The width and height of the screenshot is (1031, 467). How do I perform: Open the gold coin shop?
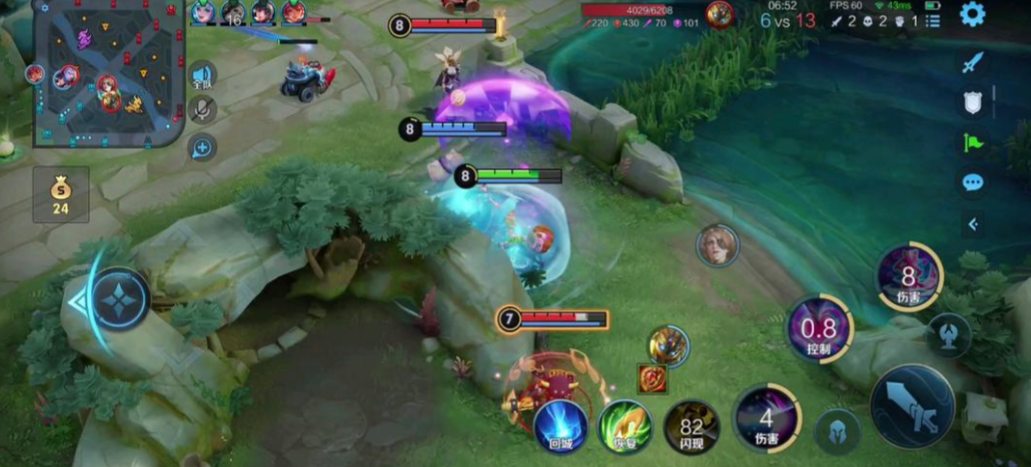(60, 194)
